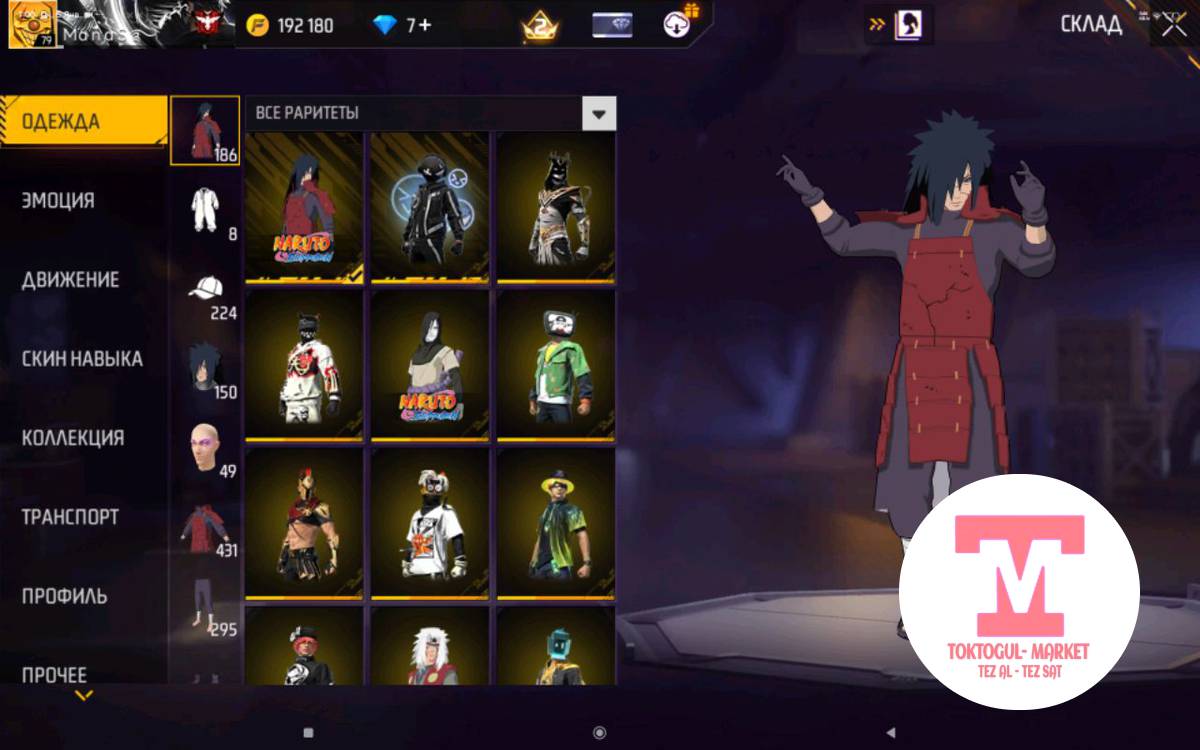This screenshot has height=750, width=1200.
Task: Tap the Android back navigation button
Action: tap(891, 732)
